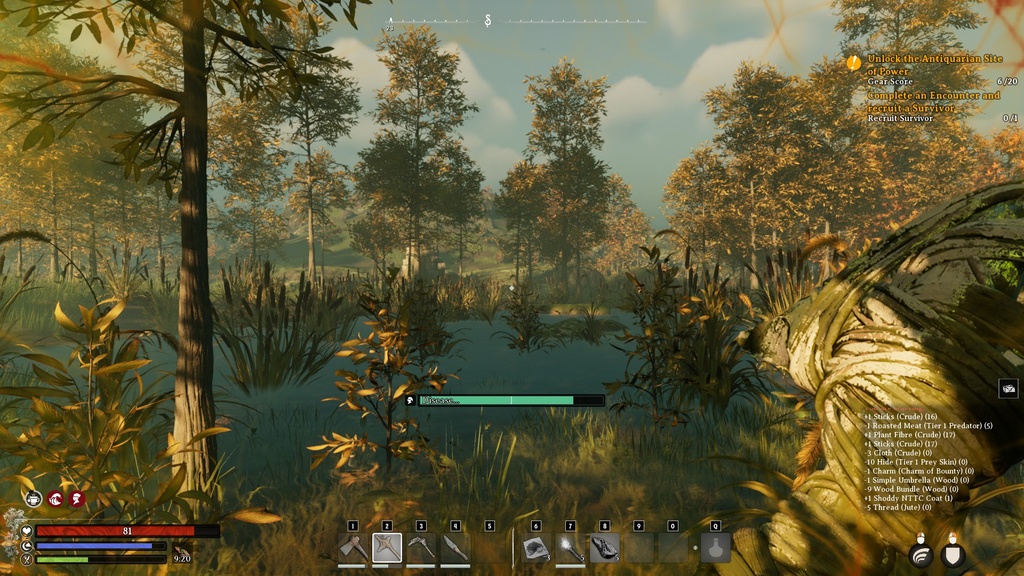Screen dimensions: 1024x576
Task: Equip the pickaxe from hotbar slot 3
Action: pos(421,548)
